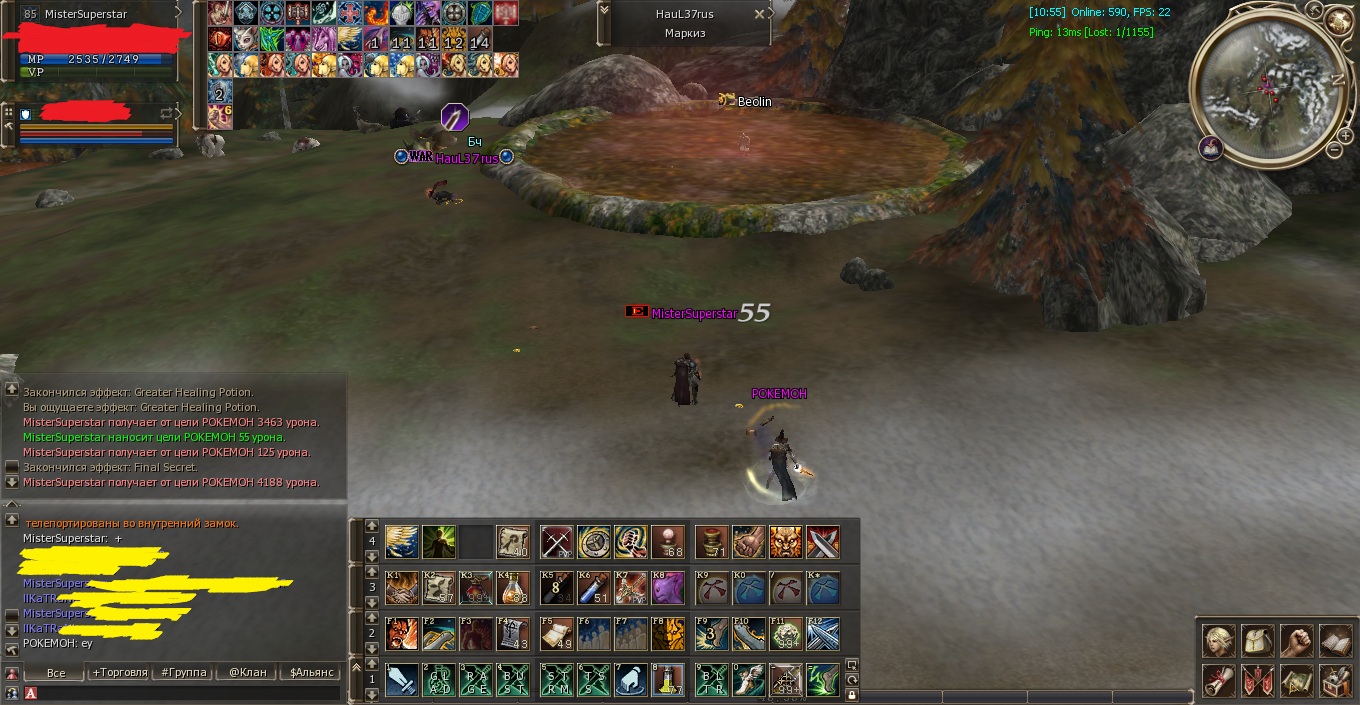Image resolution: width=1360 pixels, height=705 pixels.
Task: Switch to the Все chat tab
Action: click(x=56, y=672)
